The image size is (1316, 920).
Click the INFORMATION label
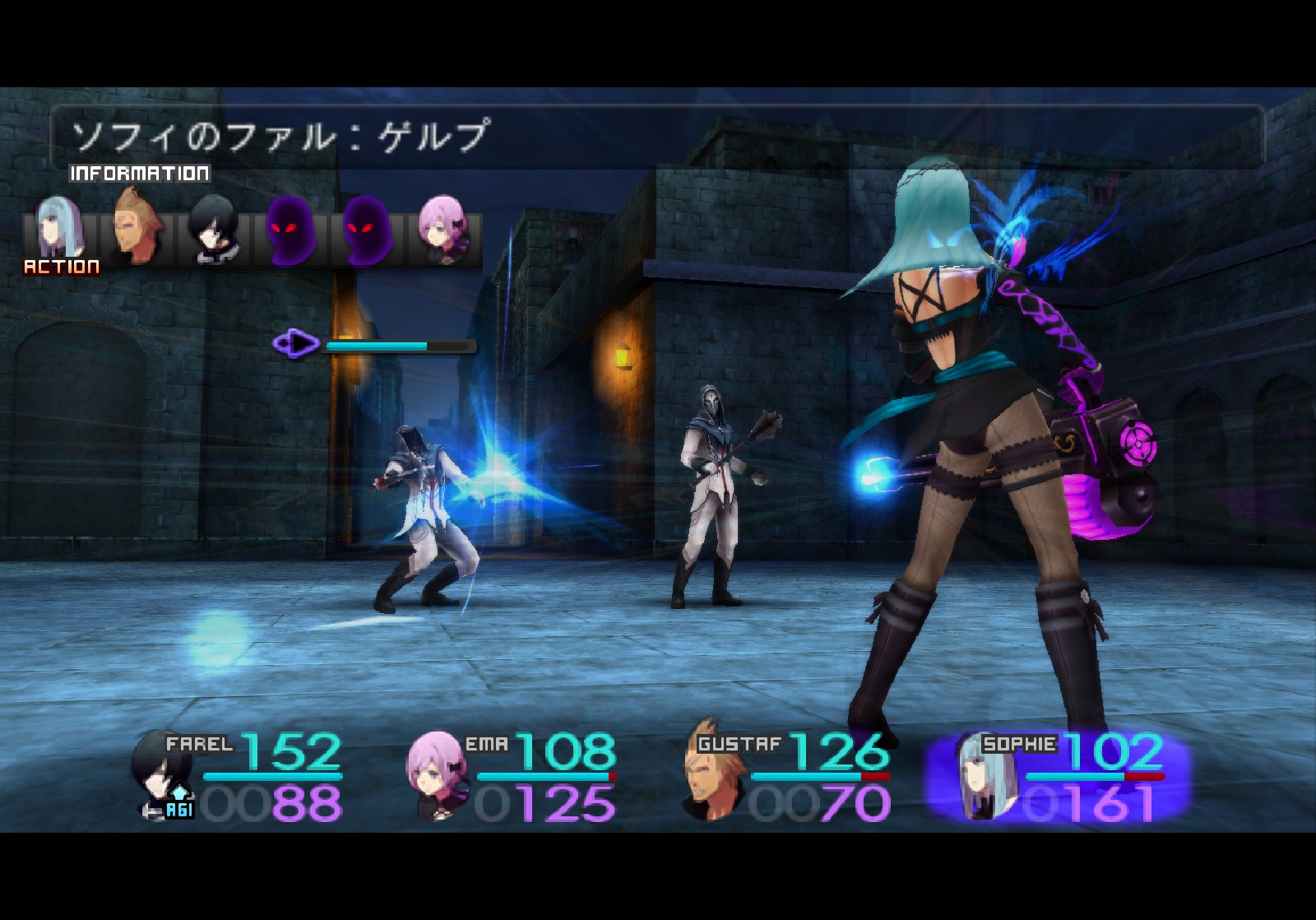(x=140, y=174)
